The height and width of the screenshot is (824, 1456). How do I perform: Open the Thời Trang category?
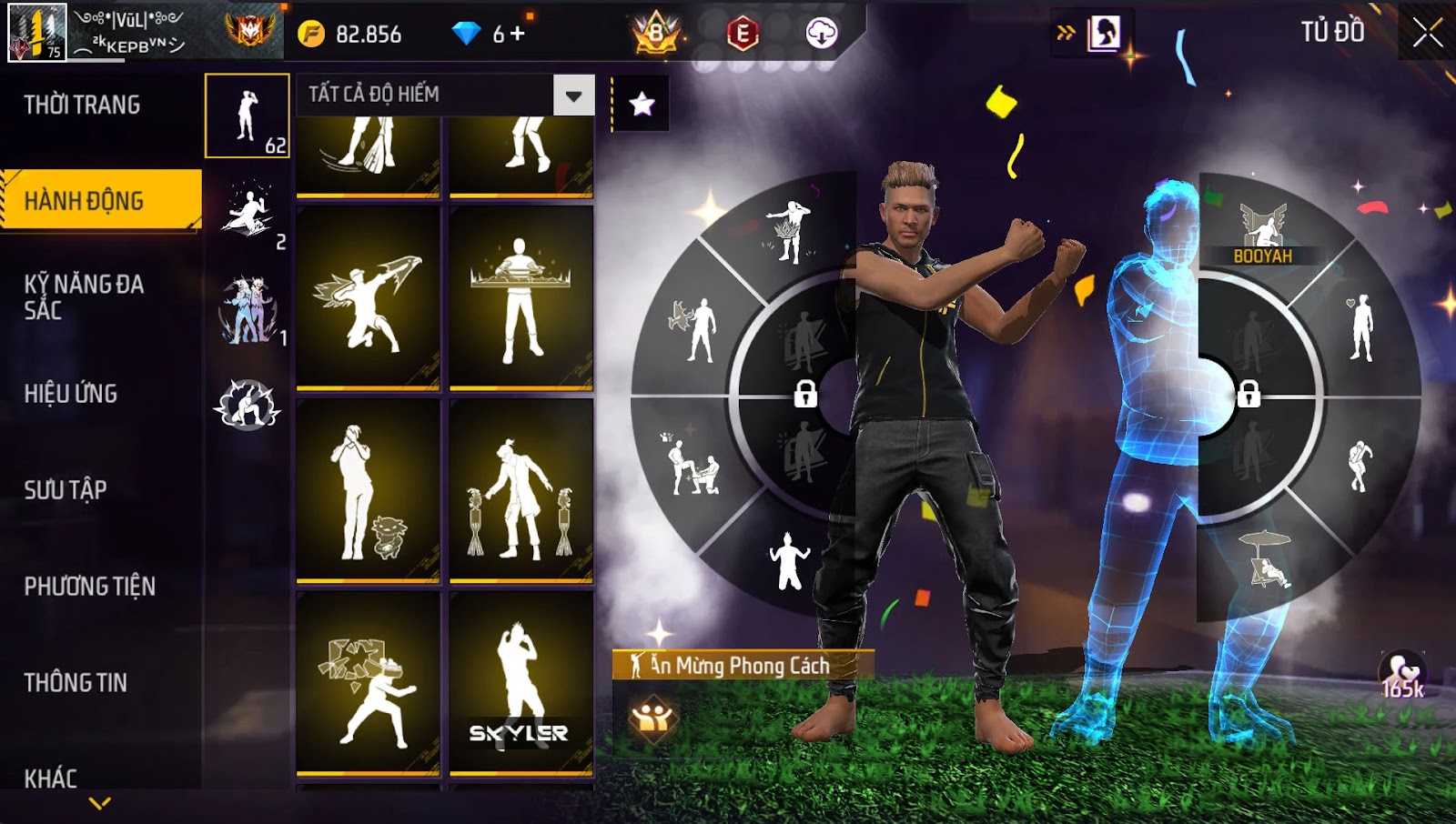[x=83, y=106]
